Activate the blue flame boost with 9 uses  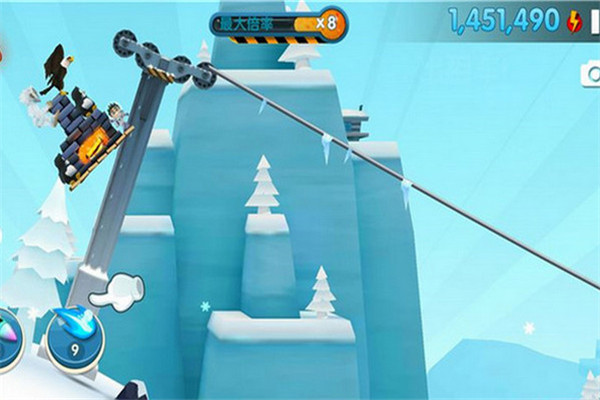coord(75,337)
